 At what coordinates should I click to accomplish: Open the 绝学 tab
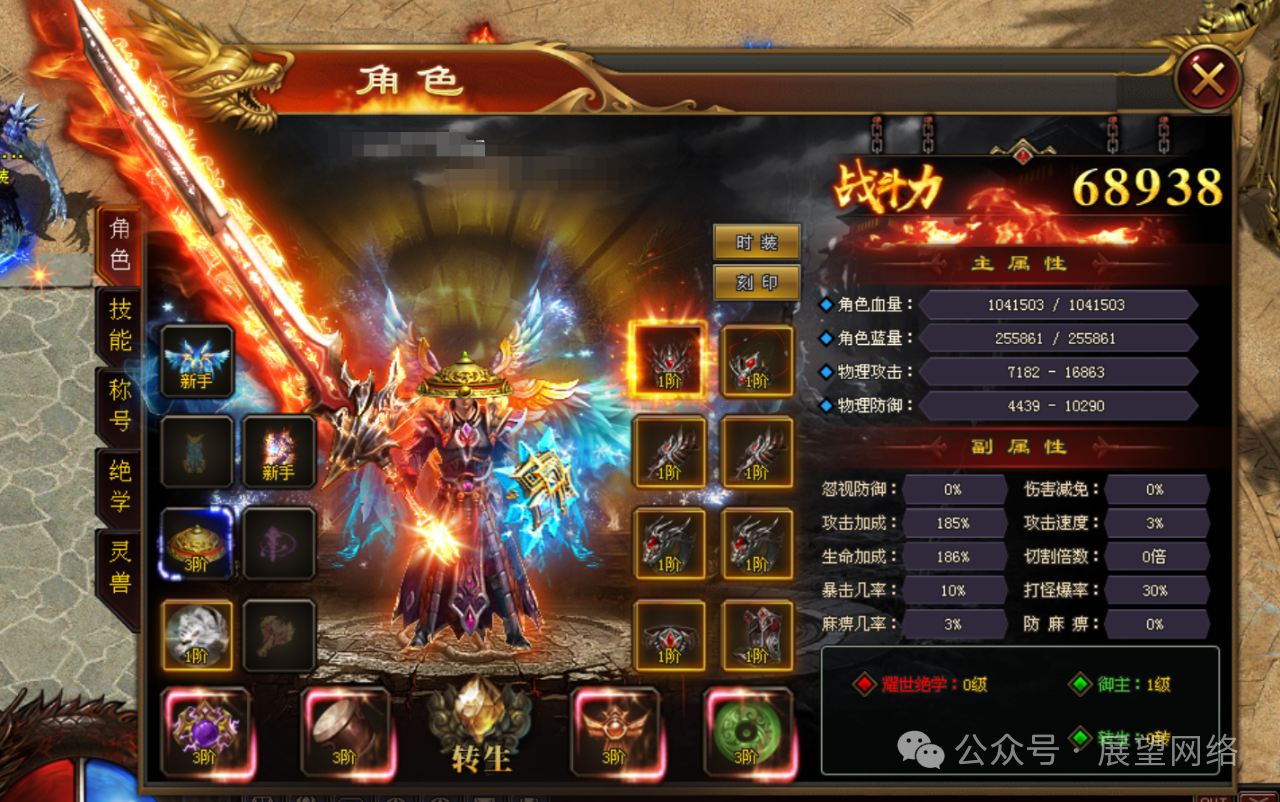click(120, 486)
